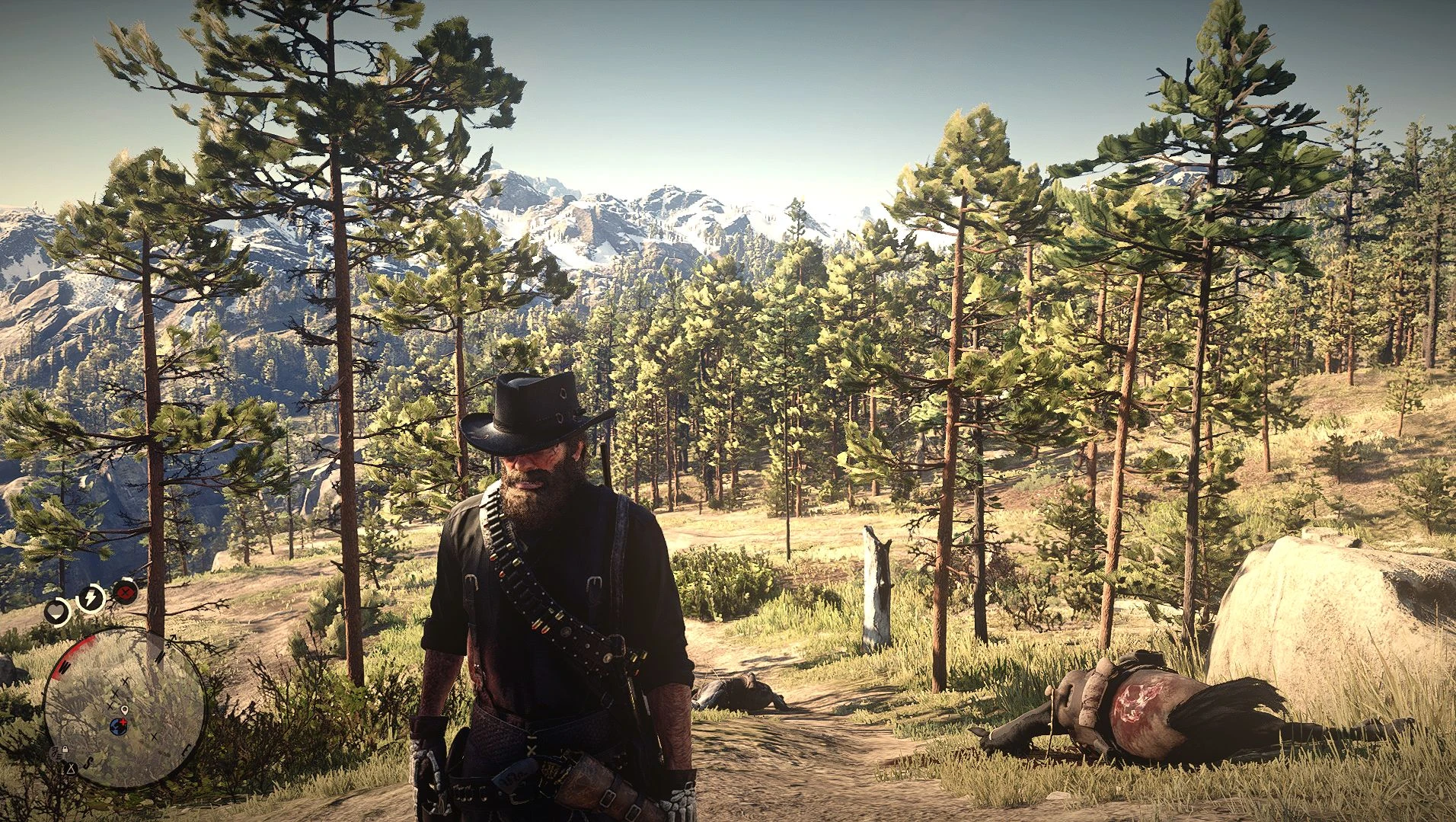Click the red Dead Eye core icon
This screenshot has width=1456, height=822.
pyautogui.click(x=124, y=591)
